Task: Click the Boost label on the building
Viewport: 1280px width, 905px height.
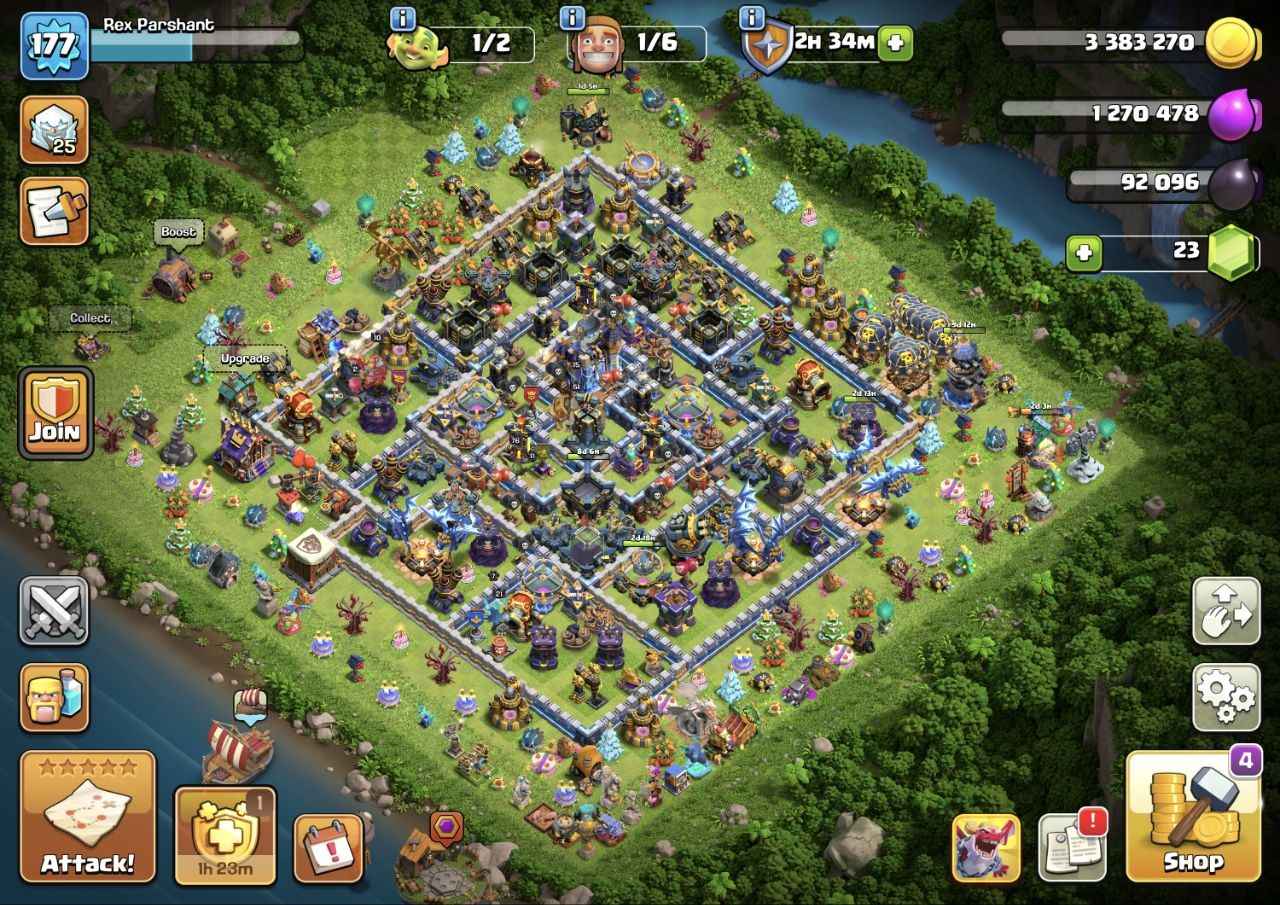Action: click(178, 231)
